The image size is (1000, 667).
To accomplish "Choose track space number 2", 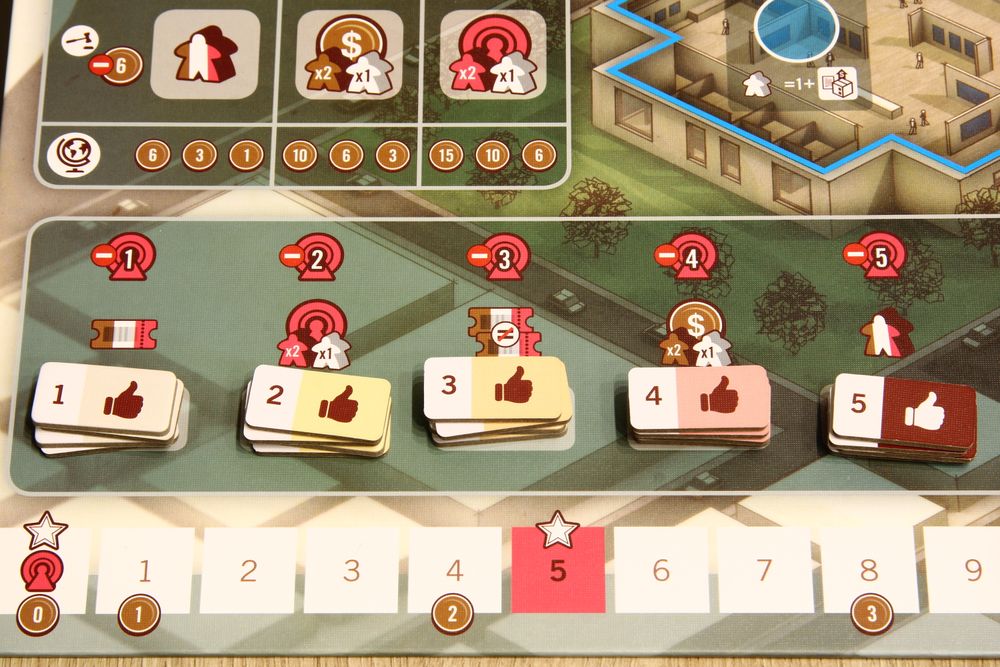I will click(x=249, y=571).
